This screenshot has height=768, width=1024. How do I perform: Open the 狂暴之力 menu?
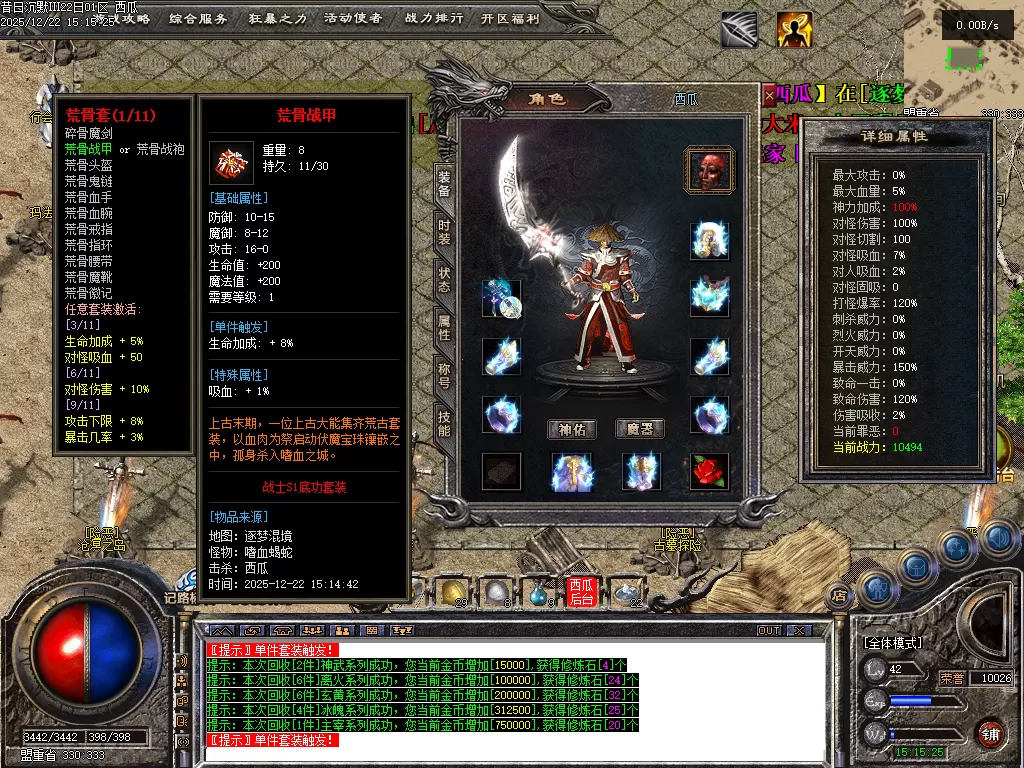(x=277, y=18)
